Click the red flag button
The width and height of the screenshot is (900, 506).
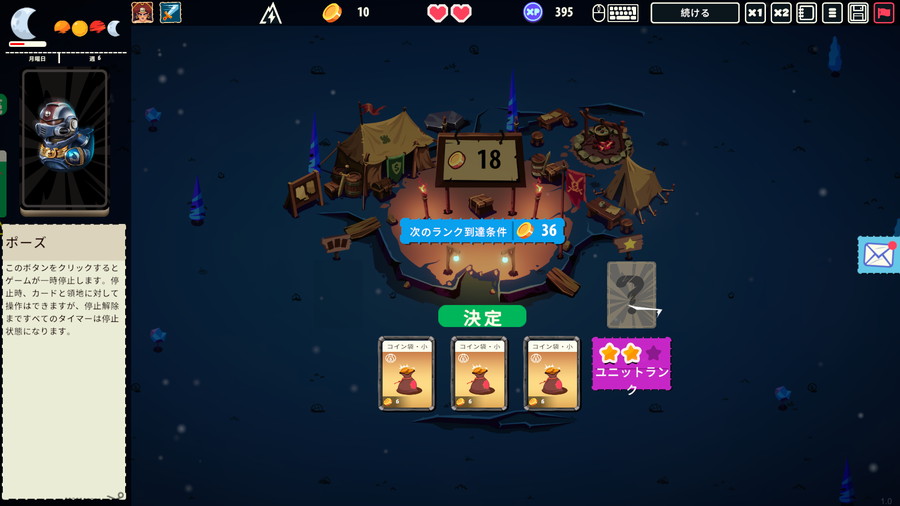coord(883,13)
